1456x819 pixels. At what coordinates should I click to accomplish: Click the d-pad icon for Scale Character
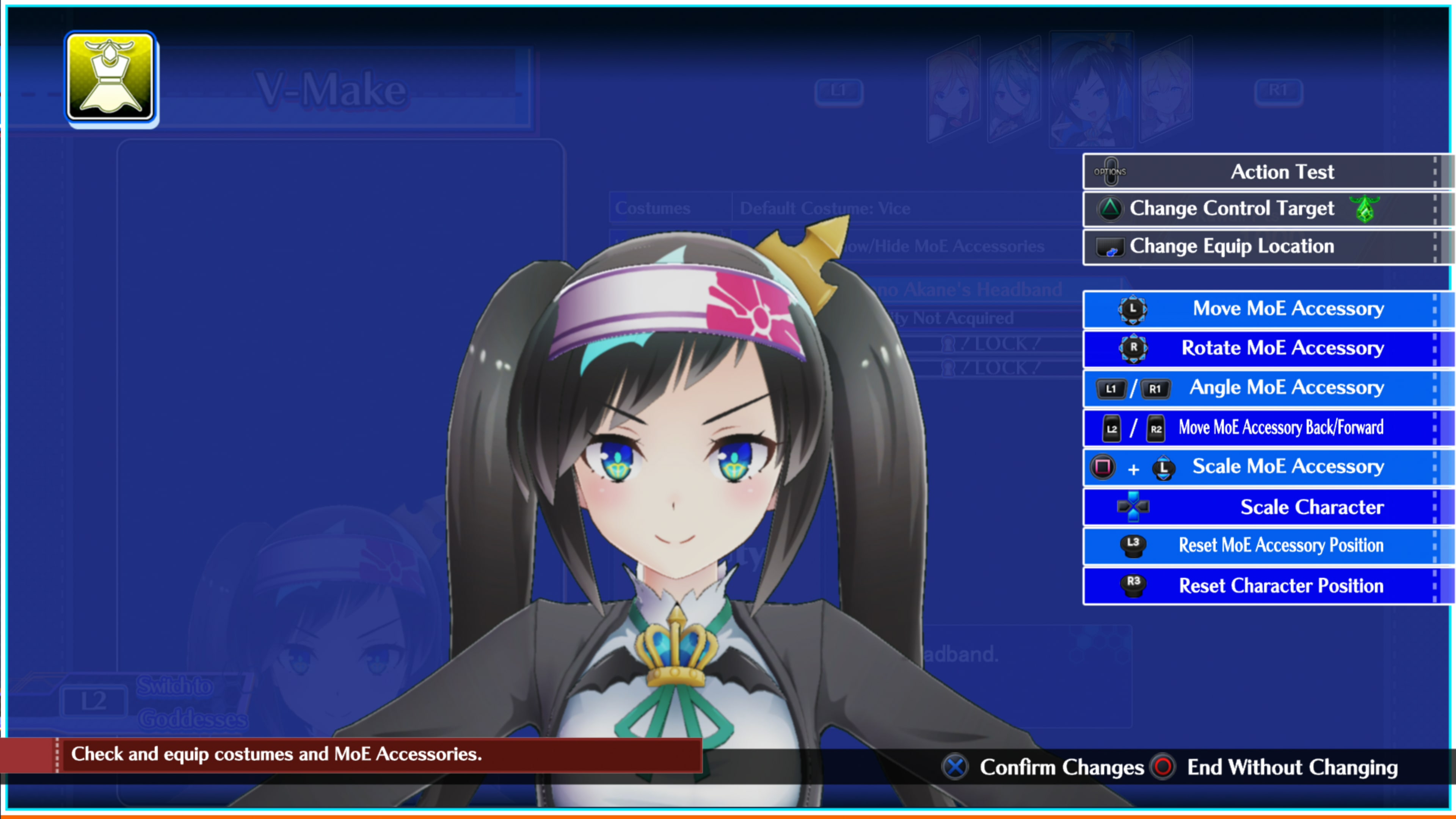pyautogui.click(x=1132, y=507)
